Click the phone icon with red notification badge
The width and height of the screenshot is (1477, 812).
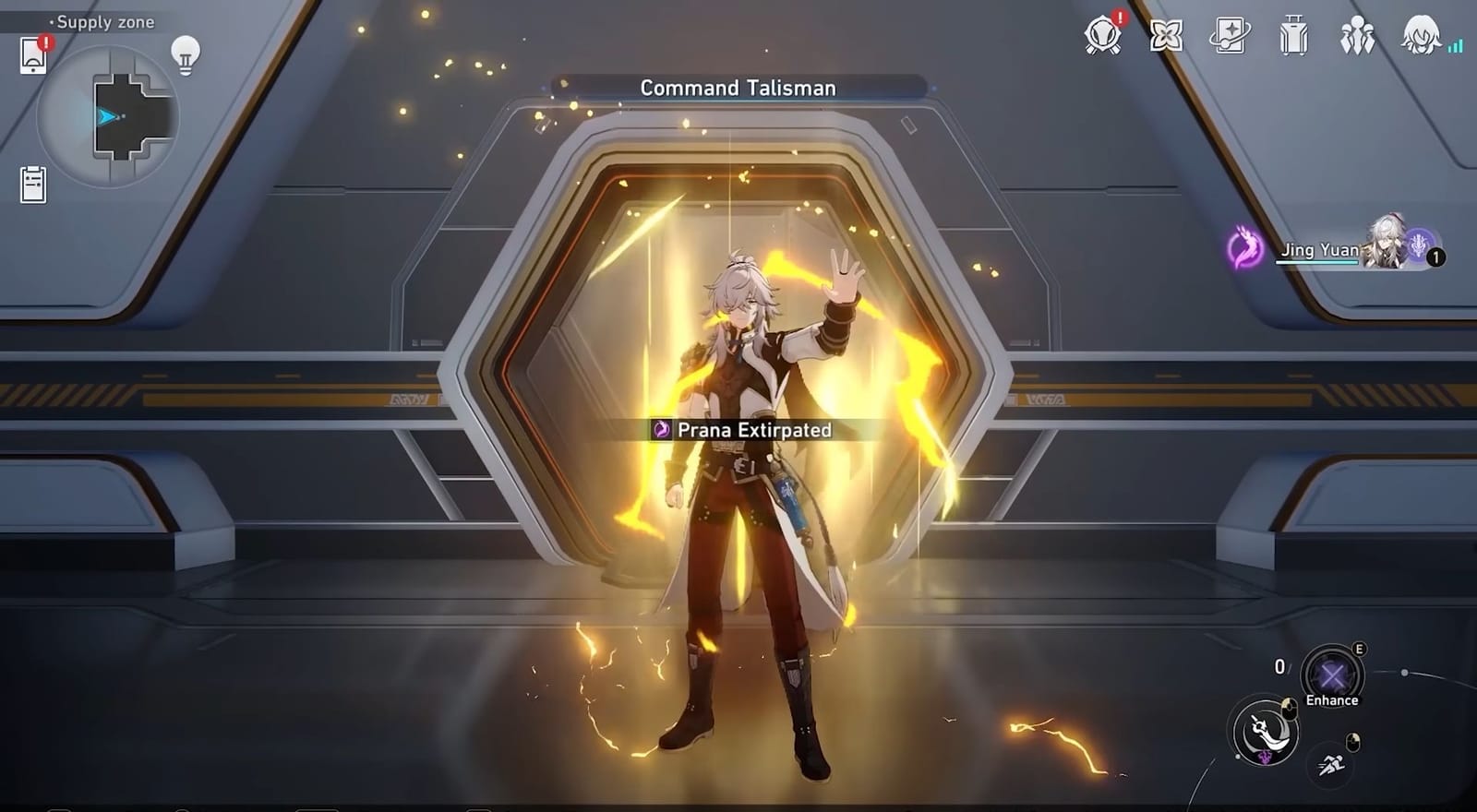pyautogui.click(x=34, y=53)
